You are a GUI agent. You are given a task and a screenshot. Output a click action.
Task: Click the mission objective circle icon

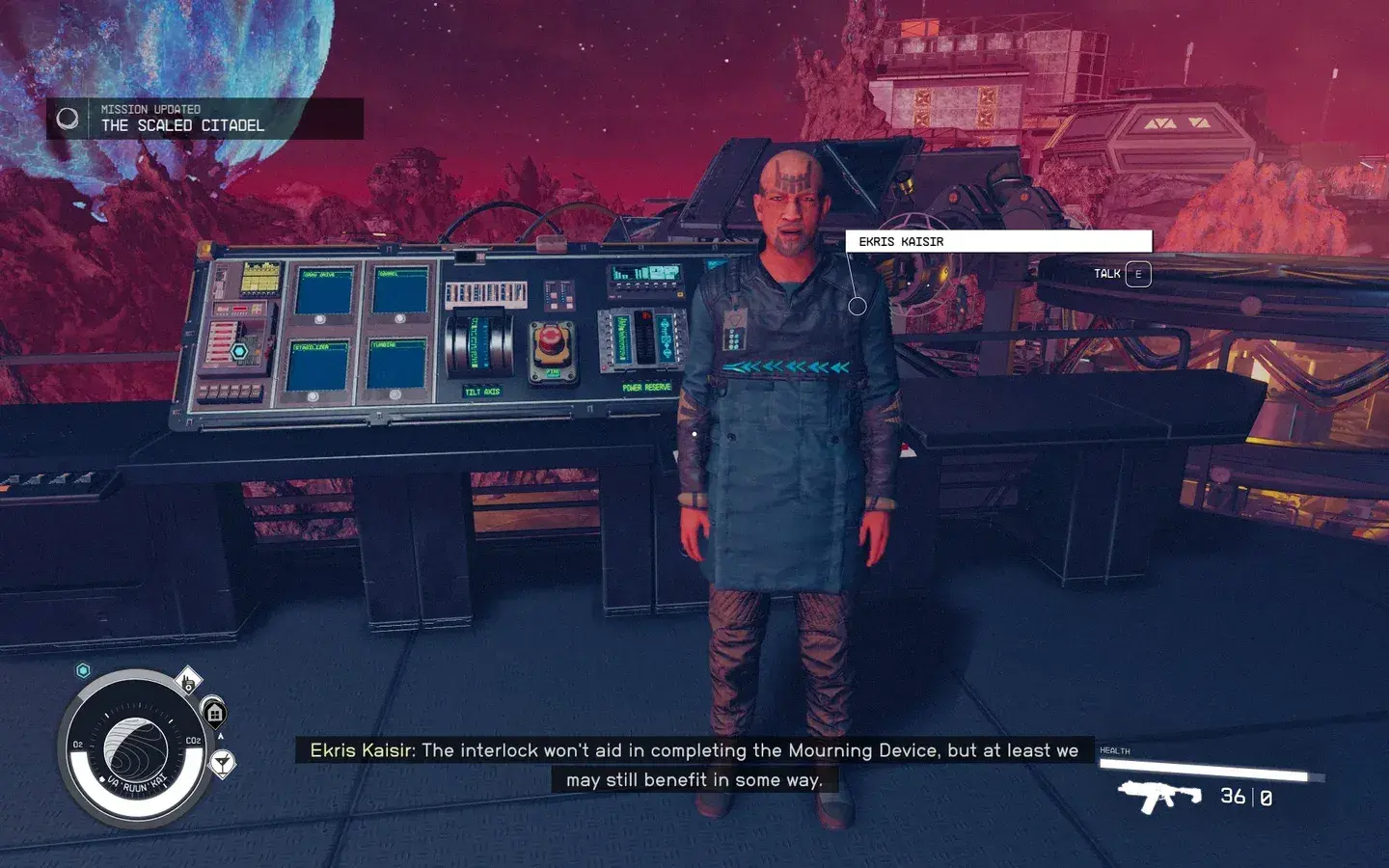click(68, 118)
